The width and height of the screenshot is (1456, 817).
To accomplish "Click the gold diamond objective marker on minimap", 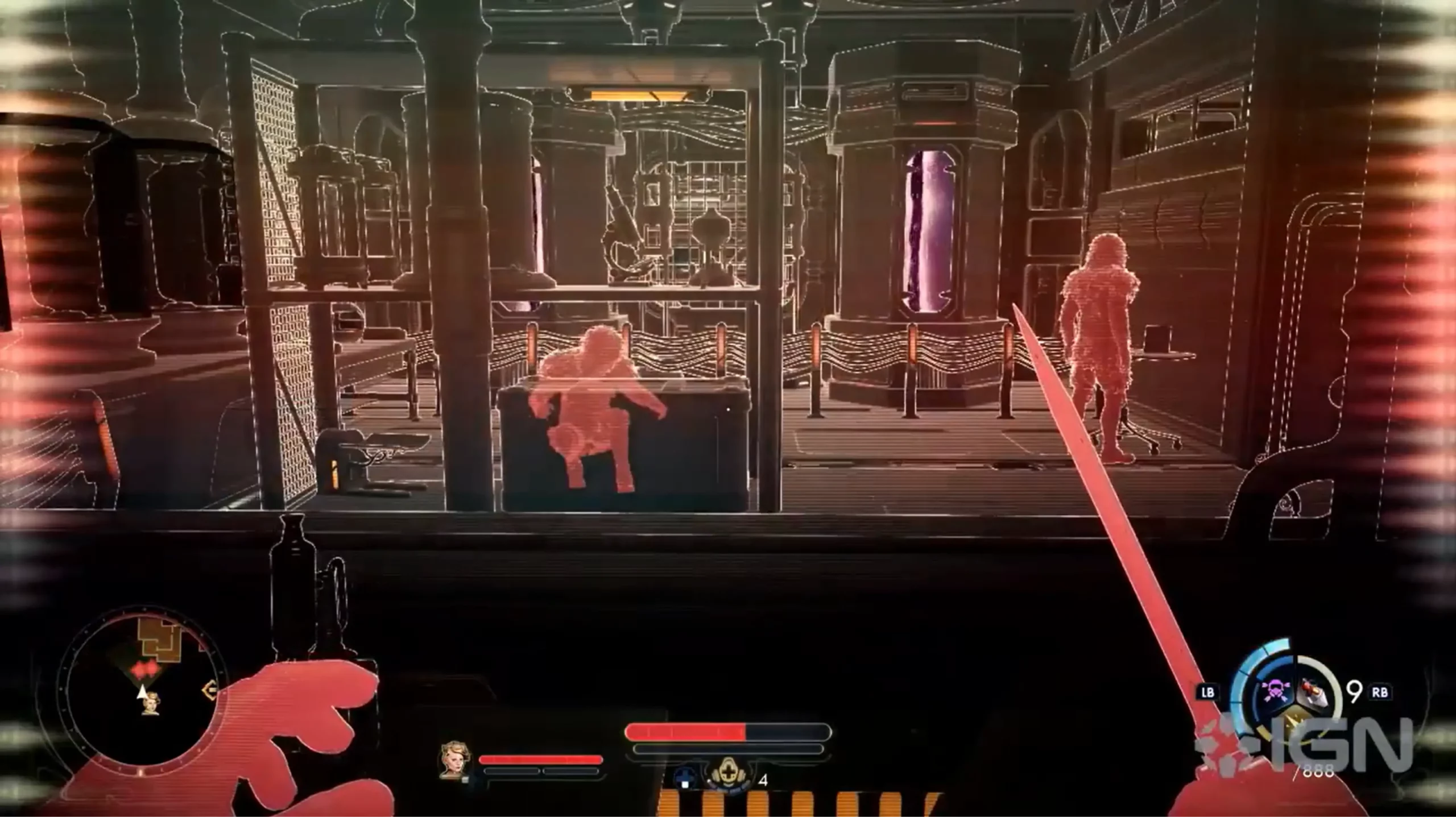I will pyautogui.click(x=210, y=691).
